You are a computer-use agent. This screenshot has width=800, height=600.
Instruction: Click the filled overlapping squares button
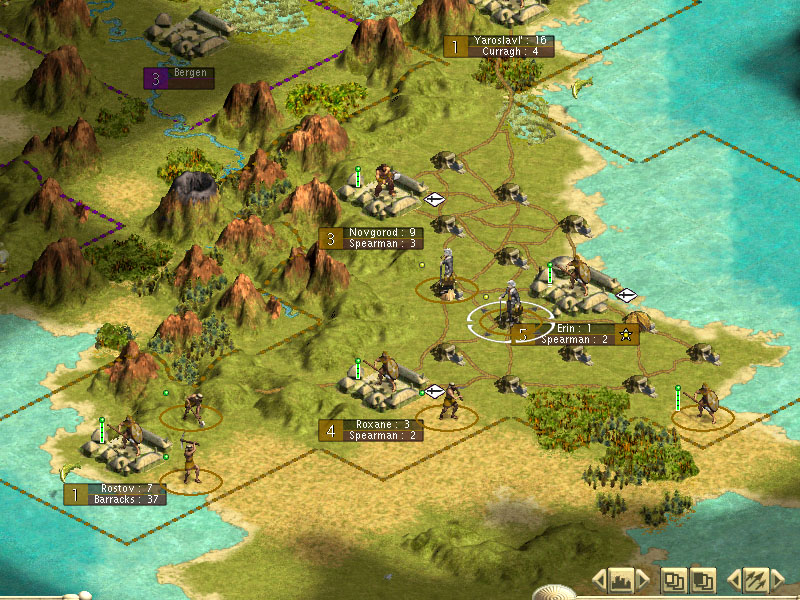[x=704, y=579]
